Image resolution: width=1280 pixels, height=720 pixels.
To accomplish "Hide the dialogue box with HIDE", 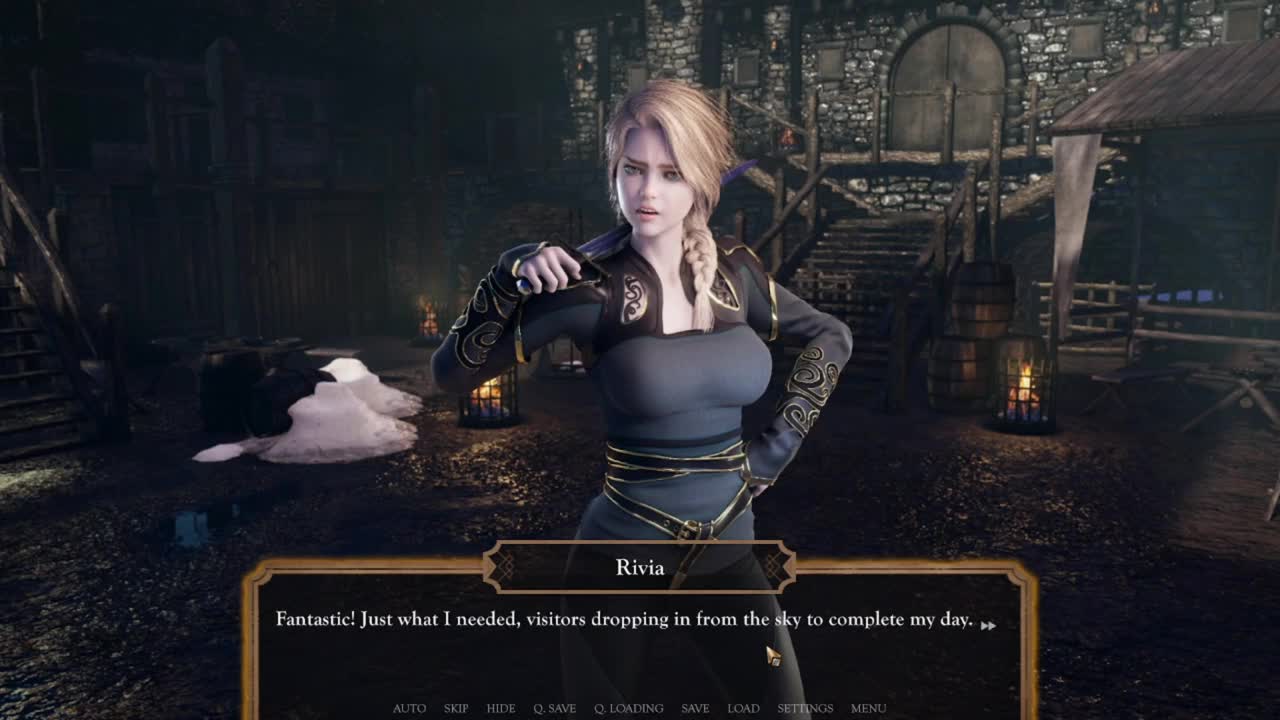I will point(501,708).
